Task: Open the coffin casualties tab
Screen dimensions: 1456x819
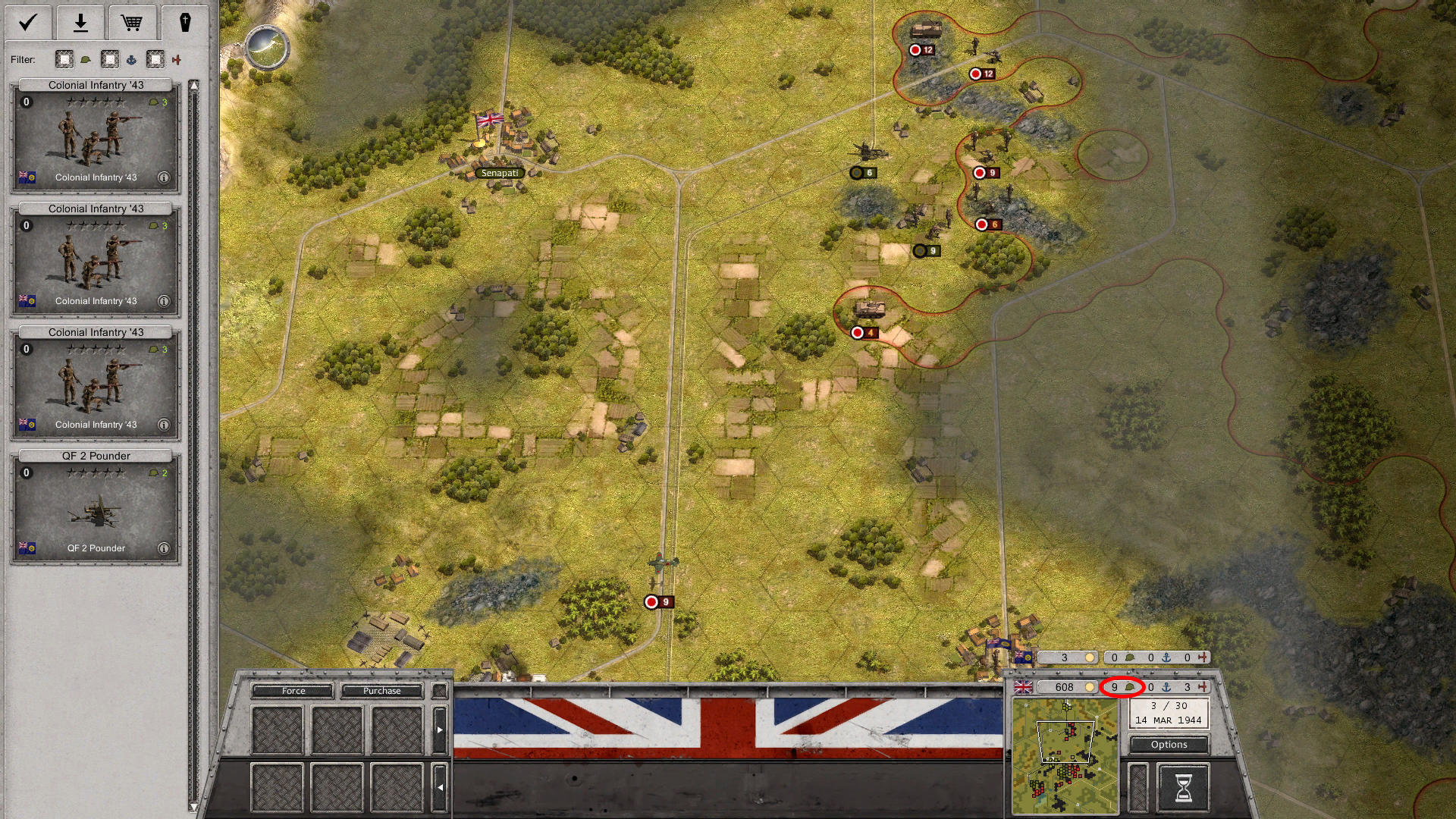Action: (x=184, y=22)
